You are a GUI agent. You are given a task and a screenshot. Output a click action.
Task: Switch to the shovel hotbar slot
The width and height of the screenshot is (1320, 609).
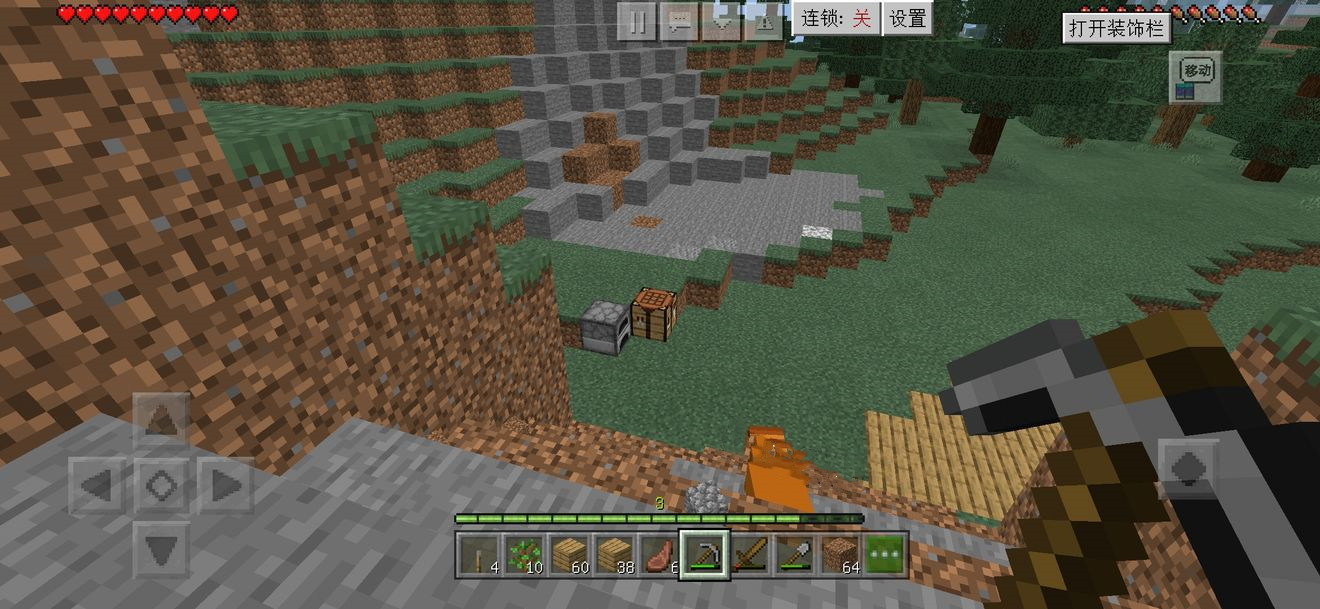(796, 554)
